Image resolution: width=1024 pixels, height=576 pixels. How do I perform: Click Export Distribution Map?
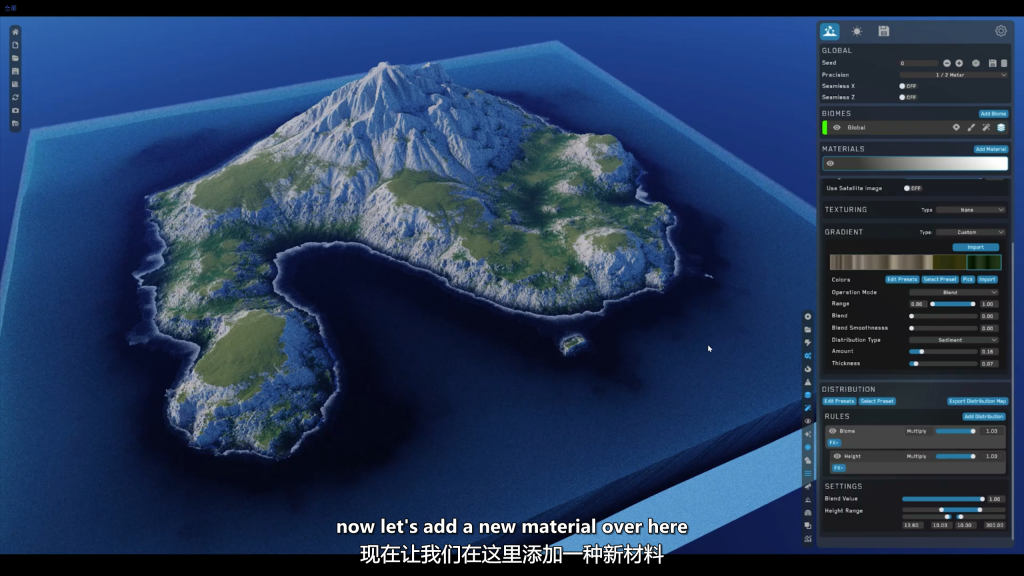pos(977,401)
